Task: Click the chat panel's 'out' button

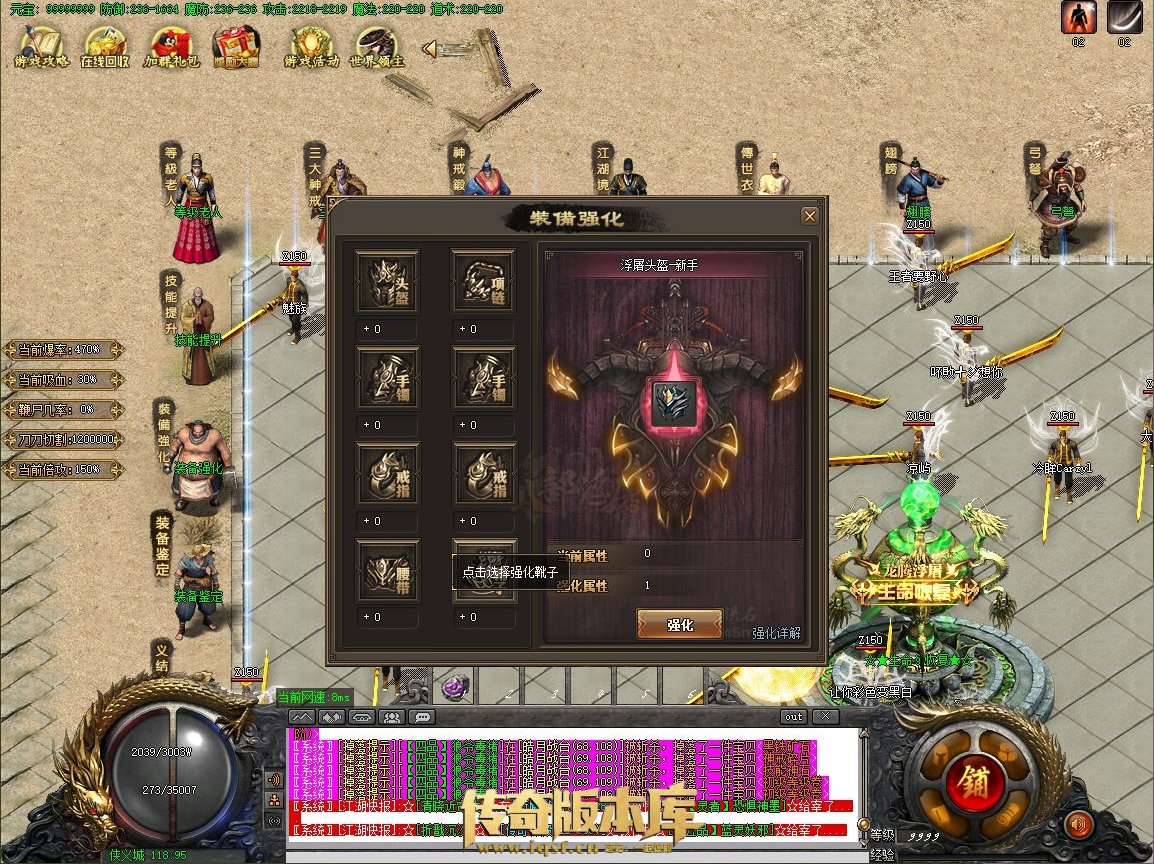Action: [x=793, y=717]
